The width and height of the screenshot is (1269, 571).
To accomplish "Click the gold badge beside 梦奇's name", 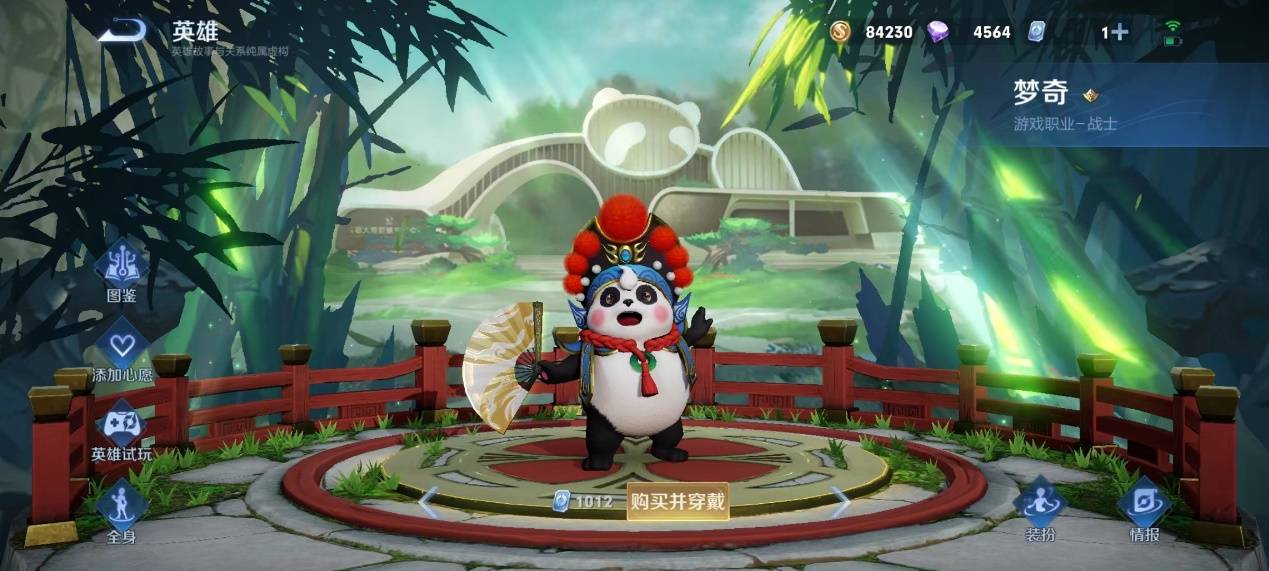I will (x=1091, y=95).
